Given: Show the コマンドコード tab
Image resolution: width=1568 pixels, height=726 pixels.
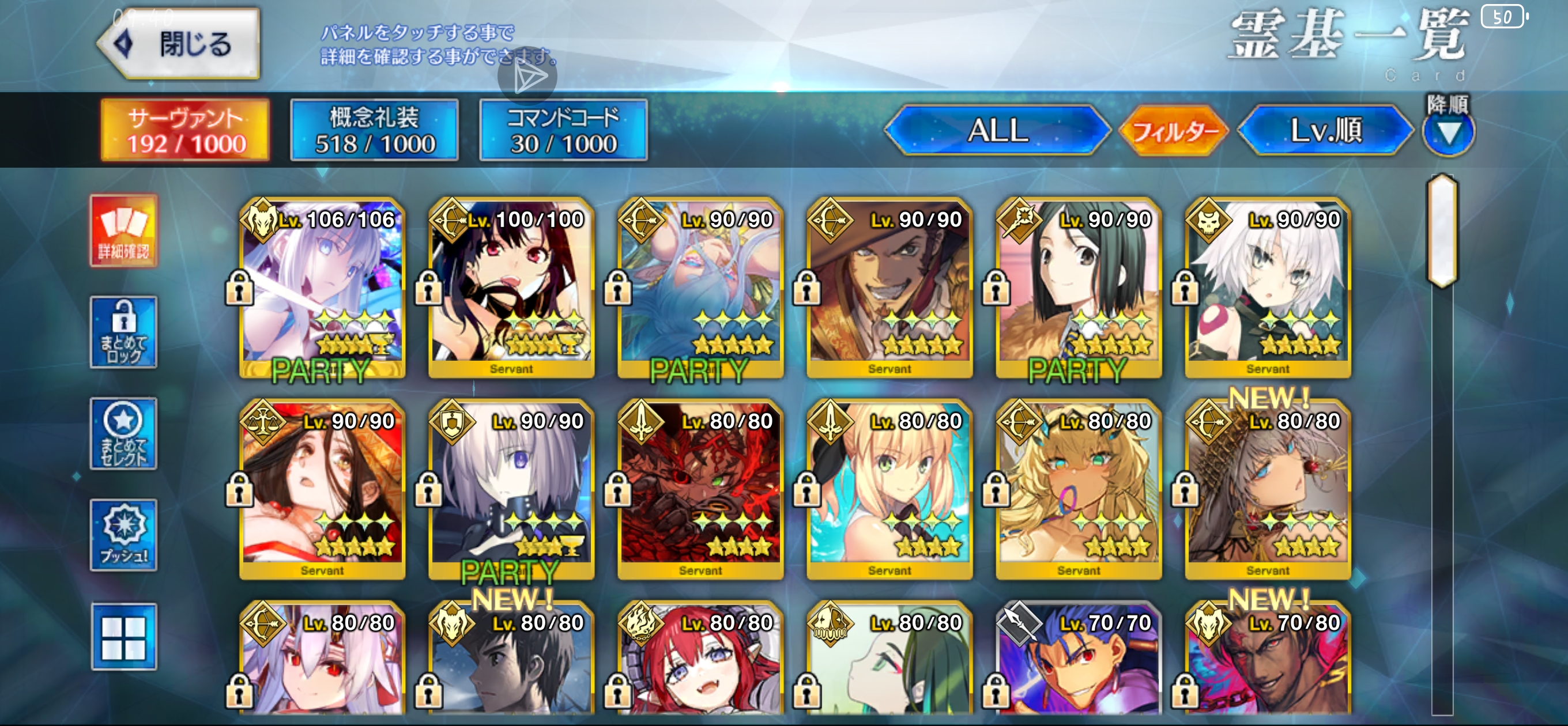Looking at the screenshot, I should click(563, 130).
